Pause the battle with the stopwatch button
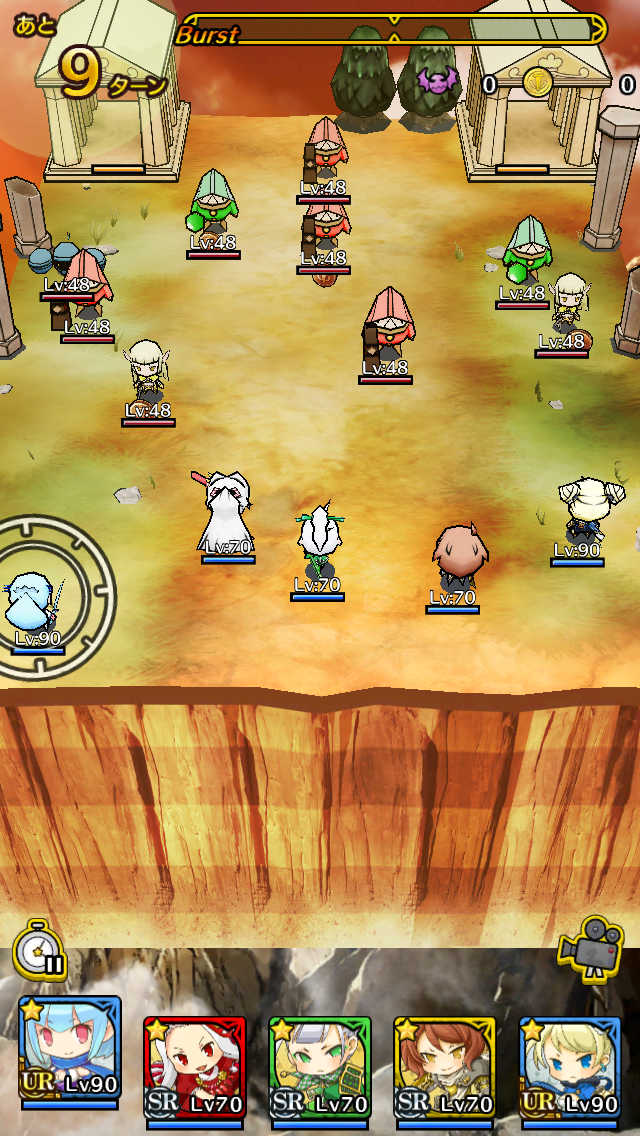640x1136 pixels. [x=39, y=949]
